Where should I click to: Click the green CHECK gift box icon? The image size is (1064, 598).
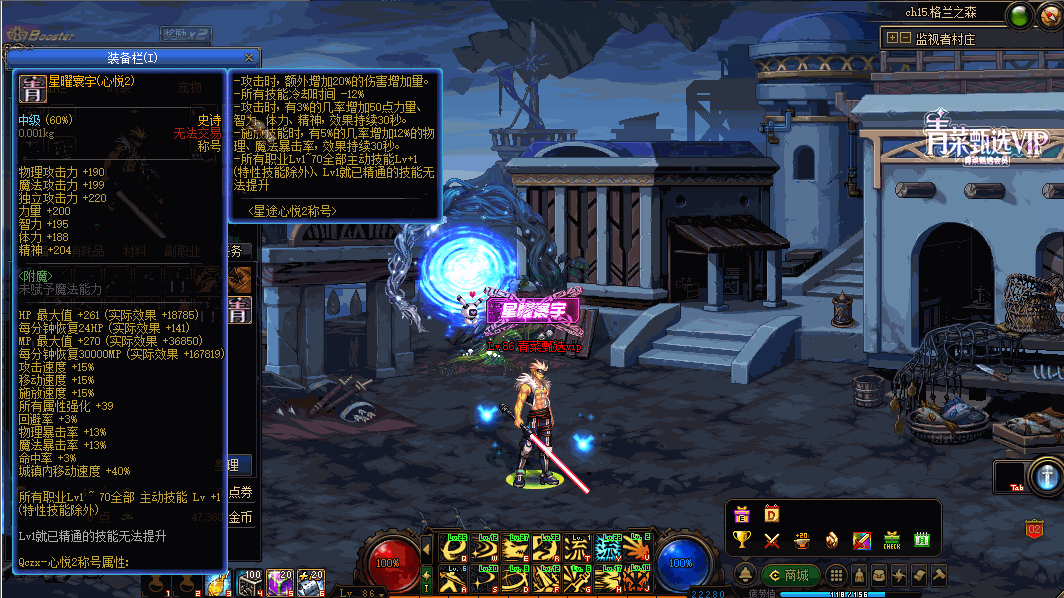[x=891, y=540]
